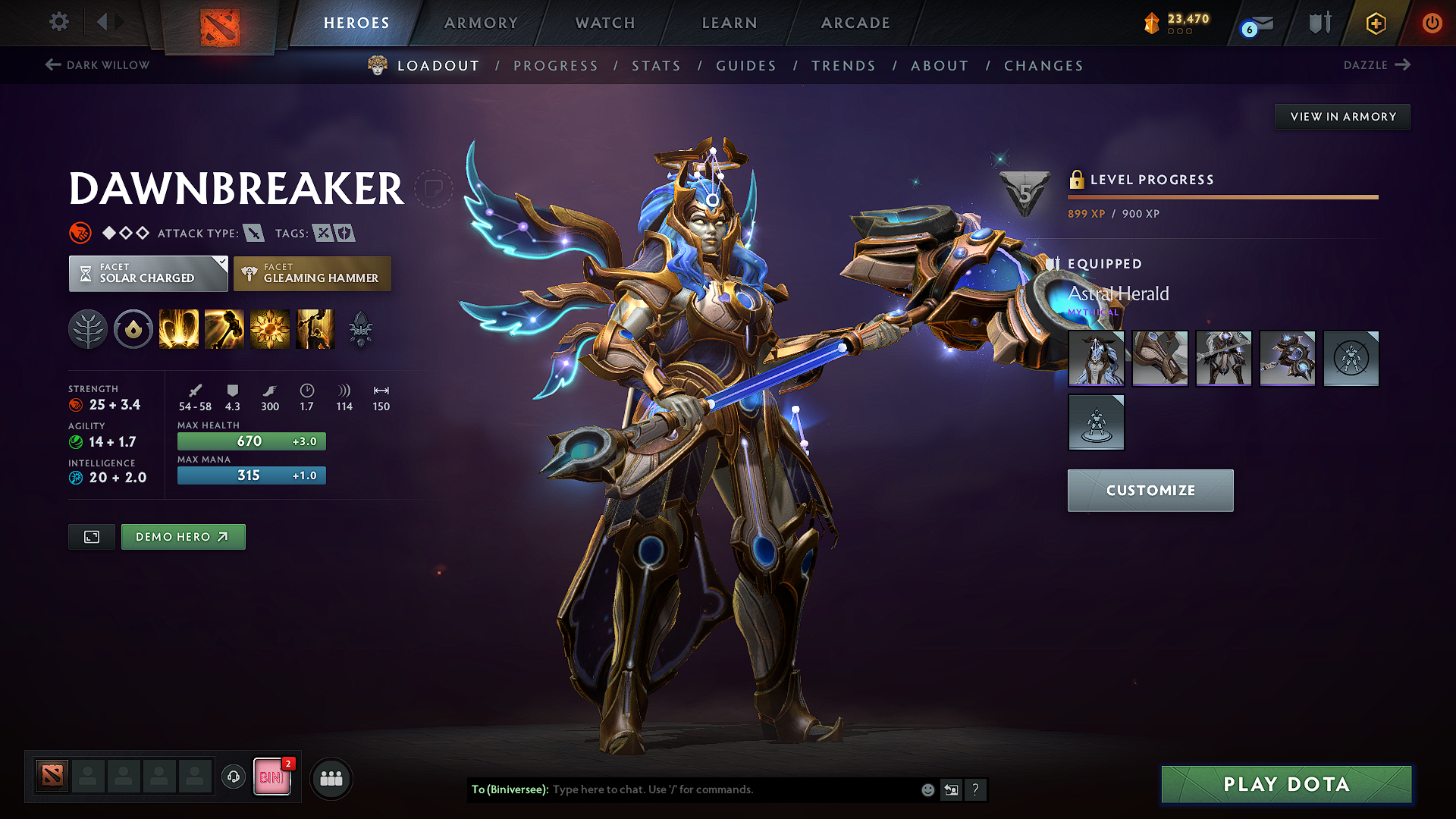Click the melee attack type icon
The width and height of the screenshot is (1456, 819).
256,233
